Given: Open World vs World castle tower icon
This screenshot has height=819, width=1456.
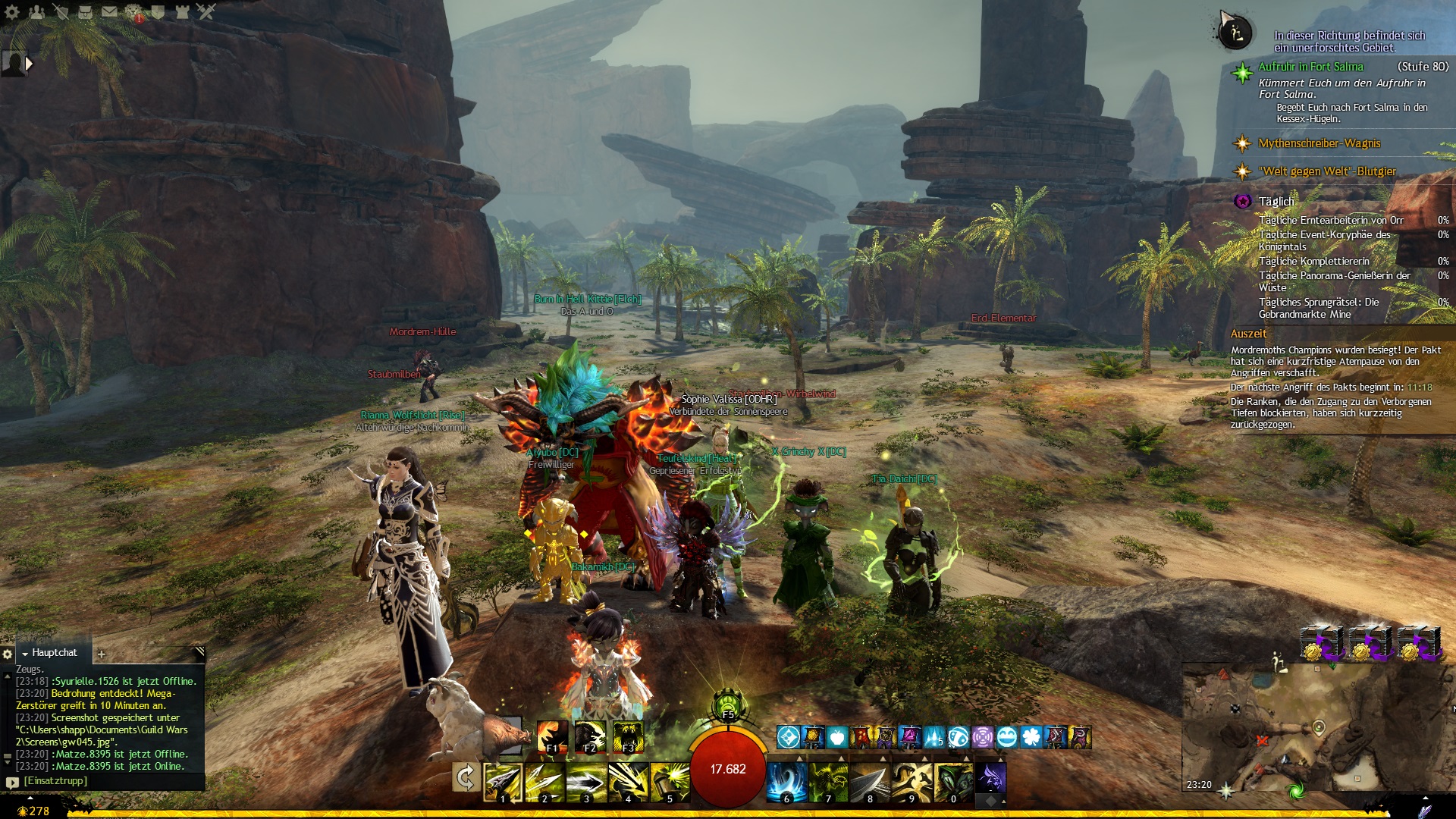Looking at the screenshot, I should [x=182, y=11].
